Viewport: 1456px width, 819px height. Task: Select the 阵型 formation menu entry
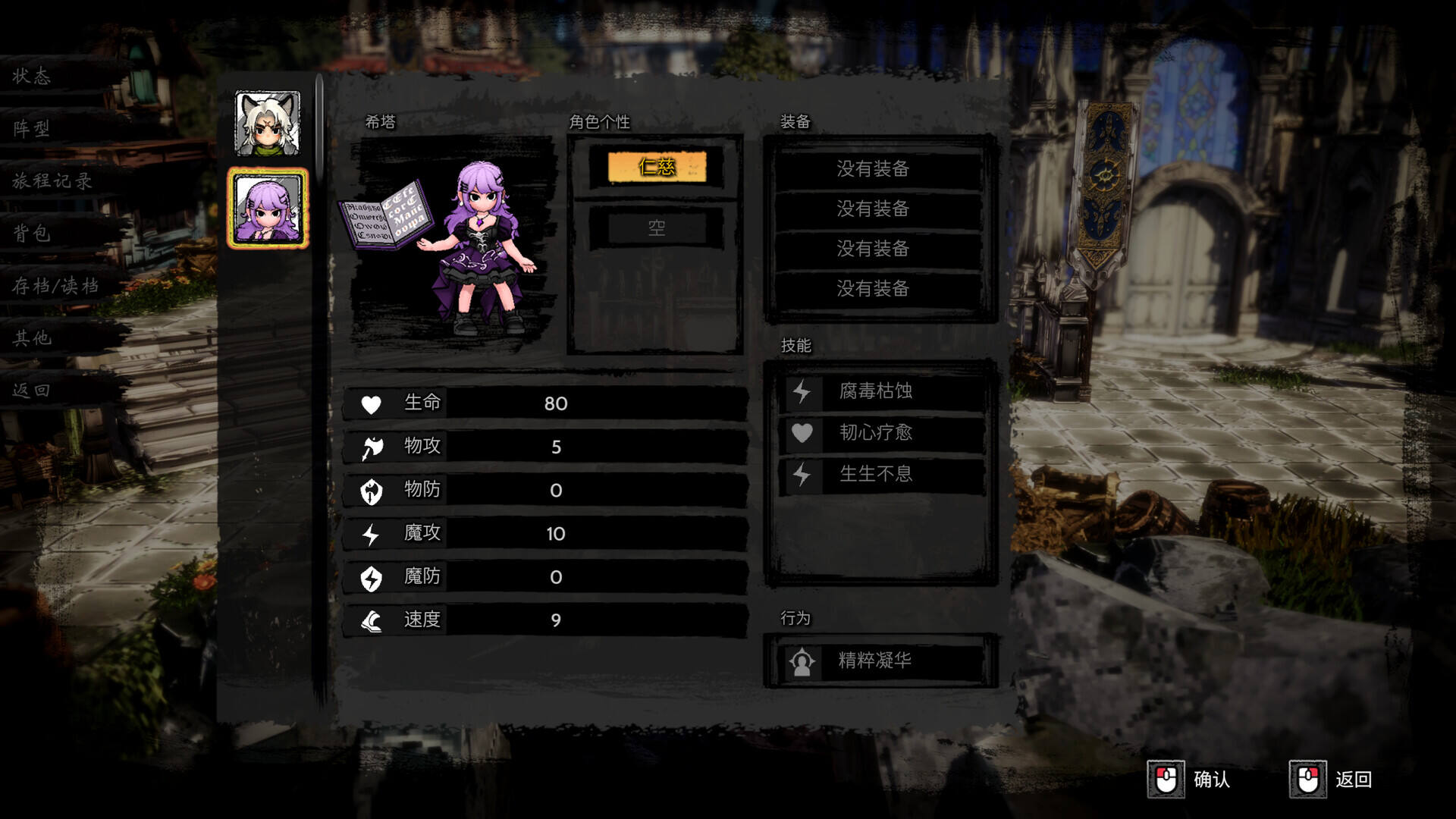pos(32,129)
